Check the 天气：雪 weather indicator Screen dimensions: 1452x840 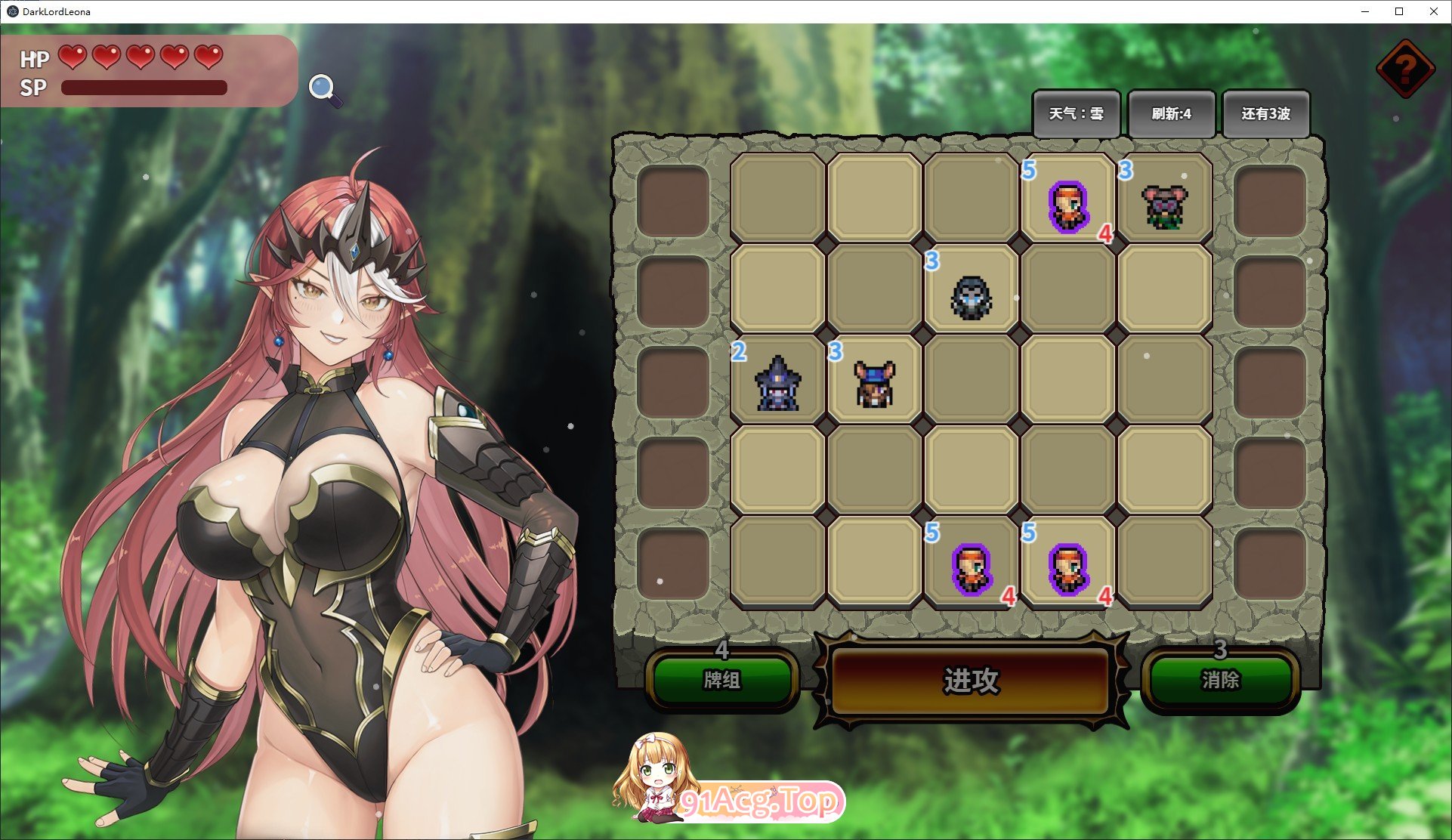(x=1076, y=114)
